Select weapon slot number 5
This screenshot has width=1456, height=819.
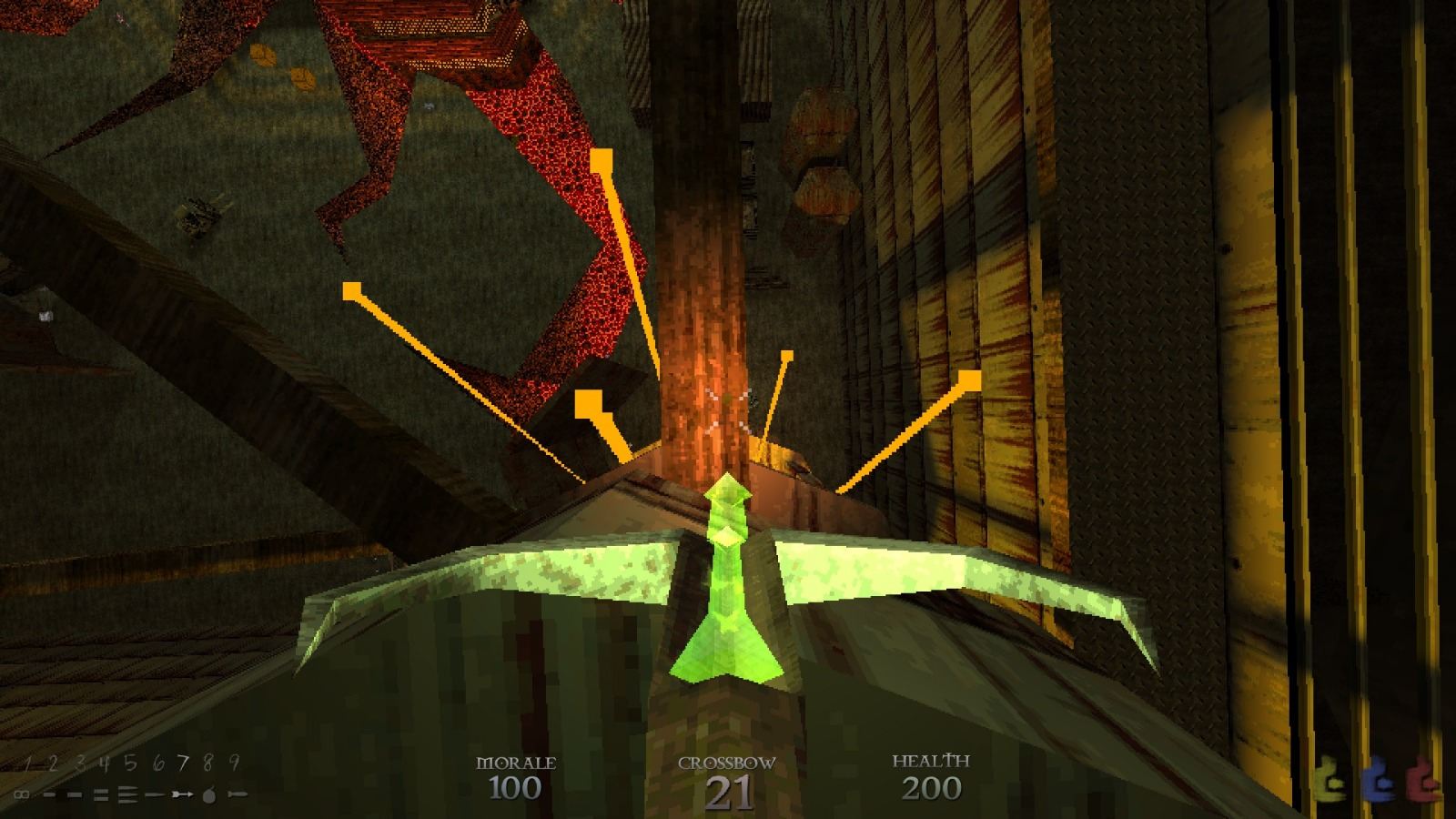click(x=130, y=763)
